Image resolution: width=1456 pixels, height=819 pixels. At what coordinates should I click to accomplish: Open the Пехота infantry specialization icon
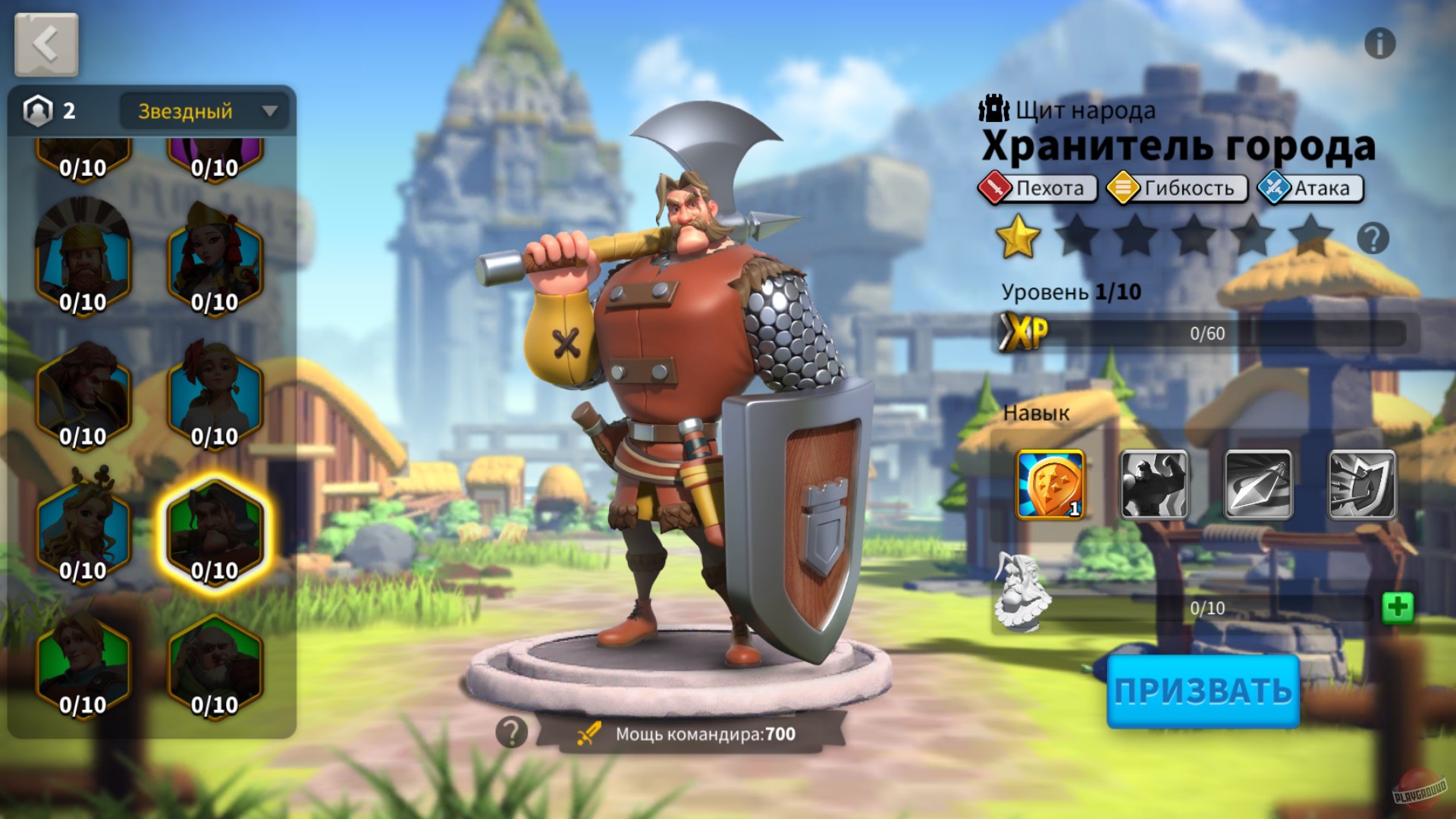996,188
